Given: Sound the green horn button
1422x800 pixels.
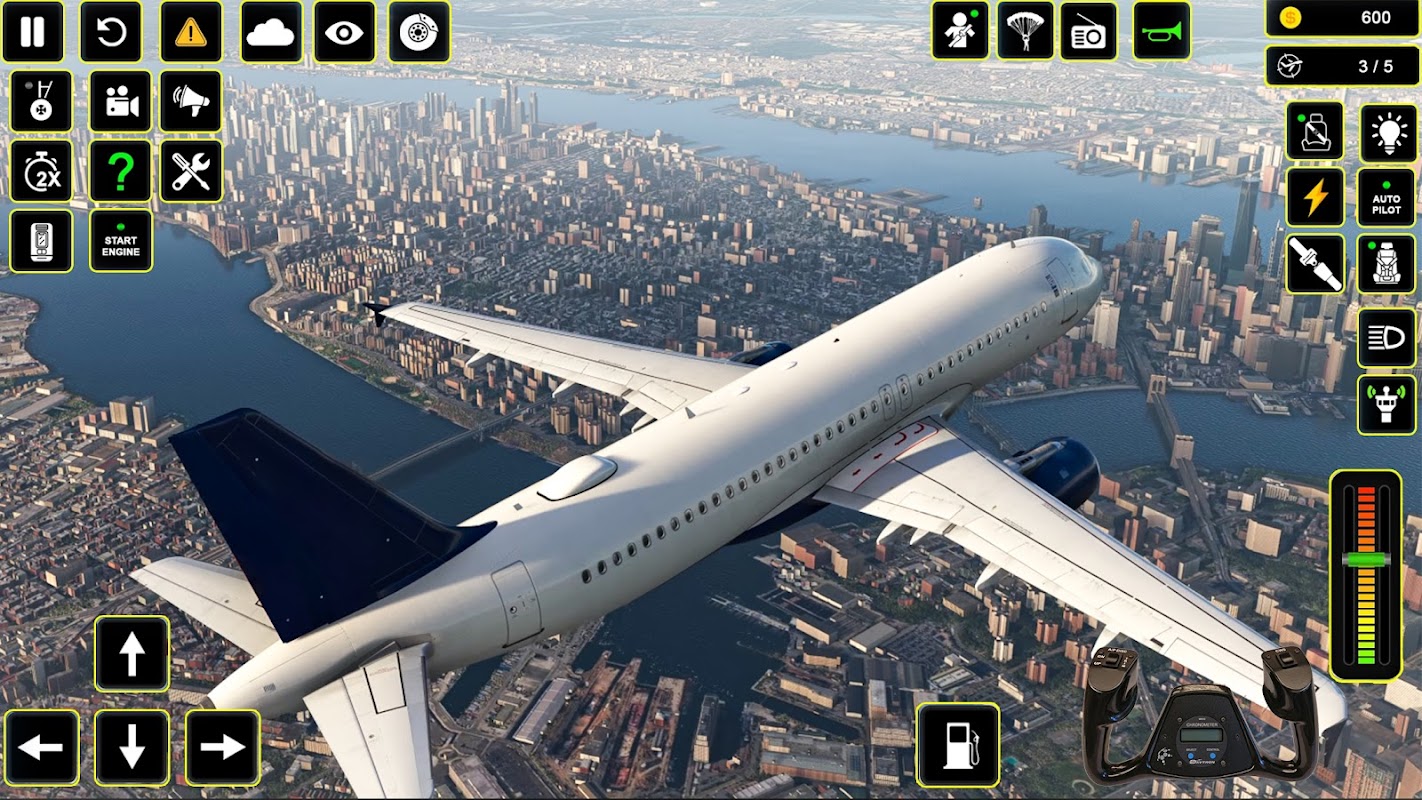Looking at the screenshot, I should click(x=1162, y=32).
